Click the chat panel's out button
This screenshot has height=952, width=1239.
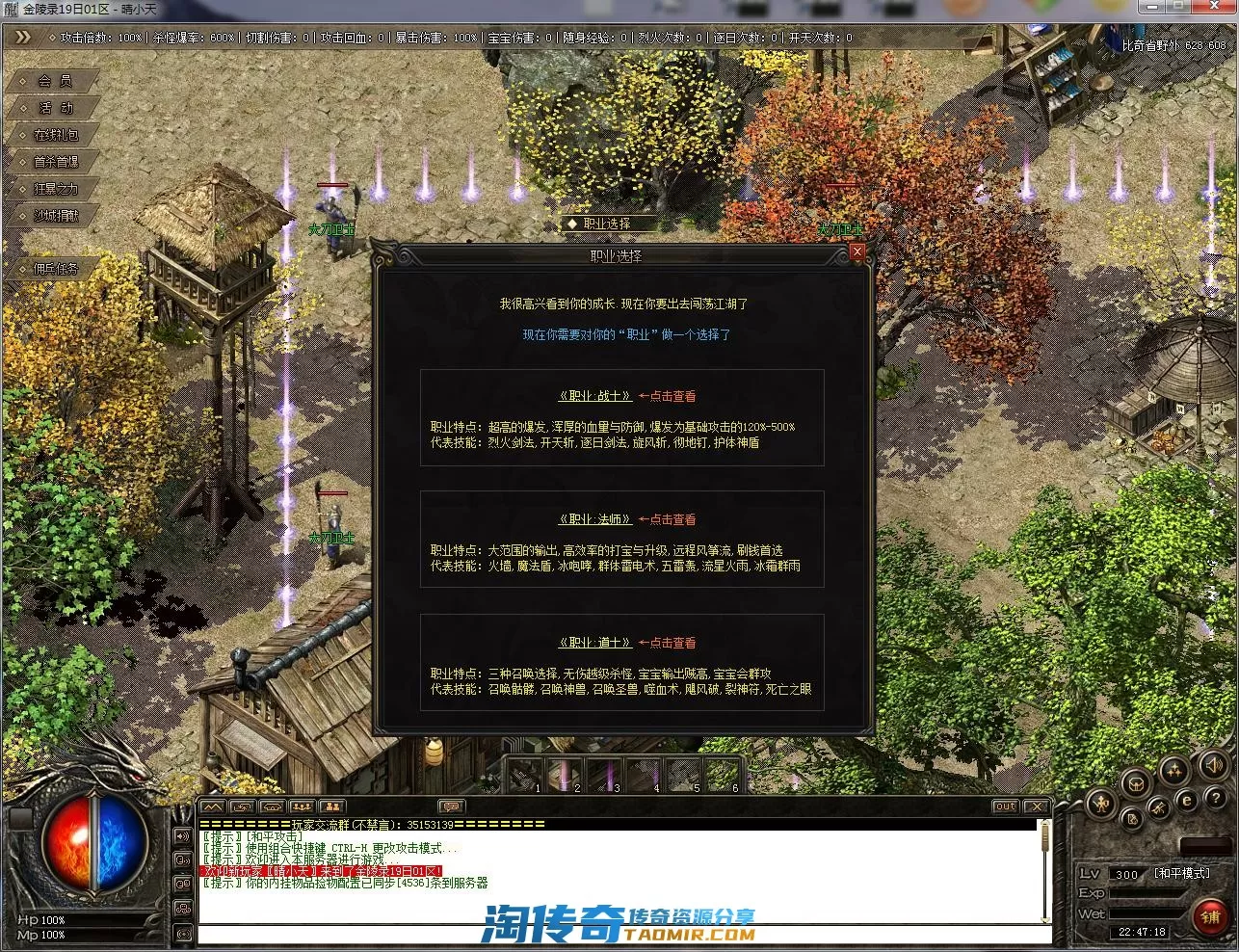point(1005,807)
